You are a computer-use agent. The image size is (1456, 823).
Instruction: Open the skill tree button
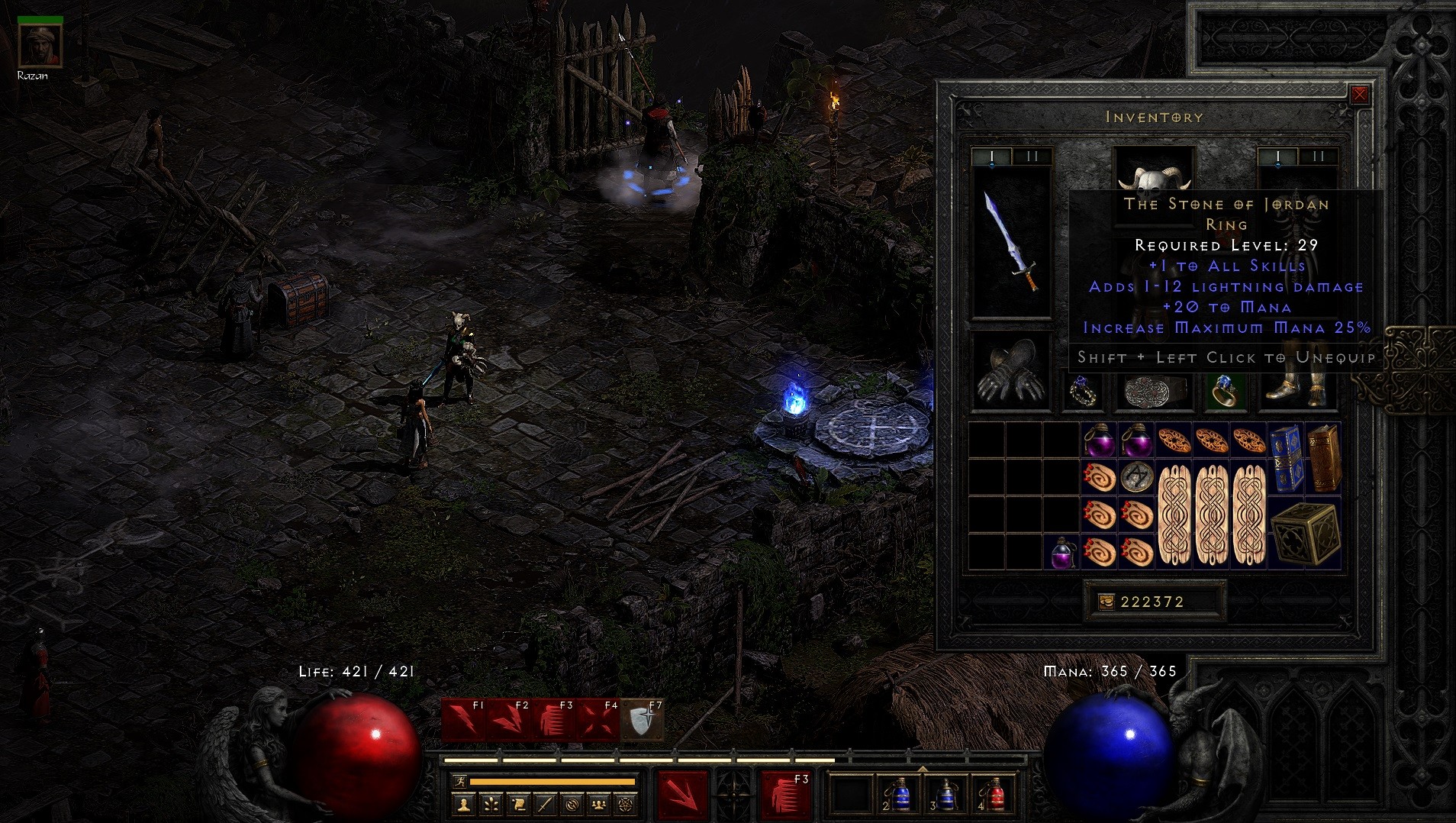pos(491,804)
